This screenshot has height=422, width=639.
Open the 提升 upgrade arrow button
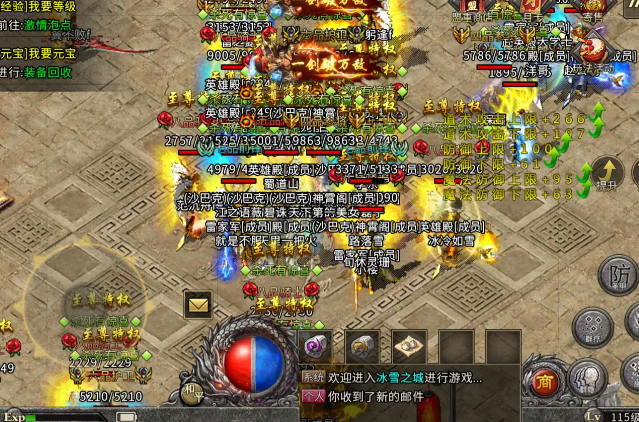click(607, 174)
